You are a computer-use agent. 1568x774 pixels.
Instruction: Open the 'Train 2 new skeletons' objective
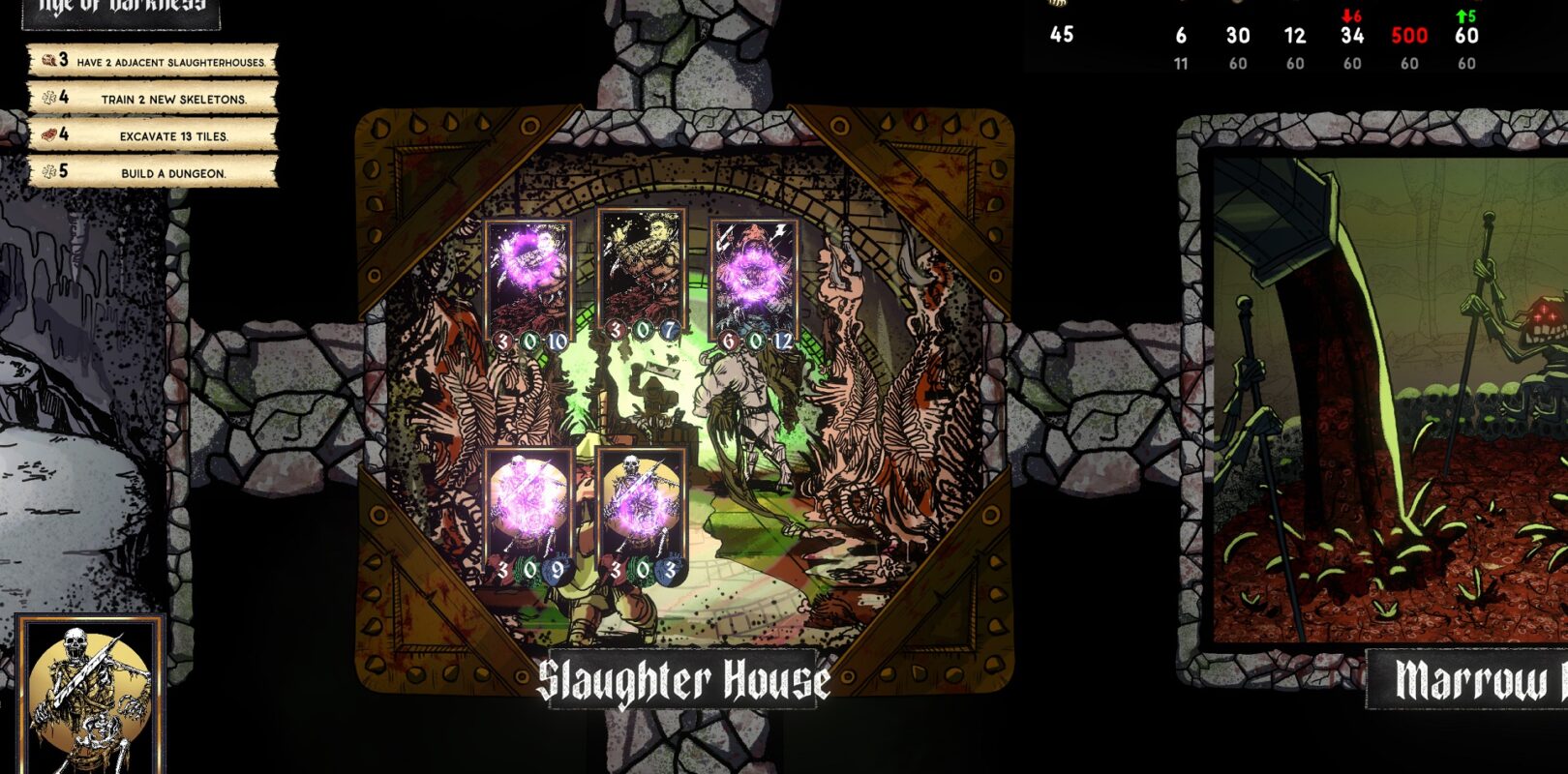tap(153, 99)
